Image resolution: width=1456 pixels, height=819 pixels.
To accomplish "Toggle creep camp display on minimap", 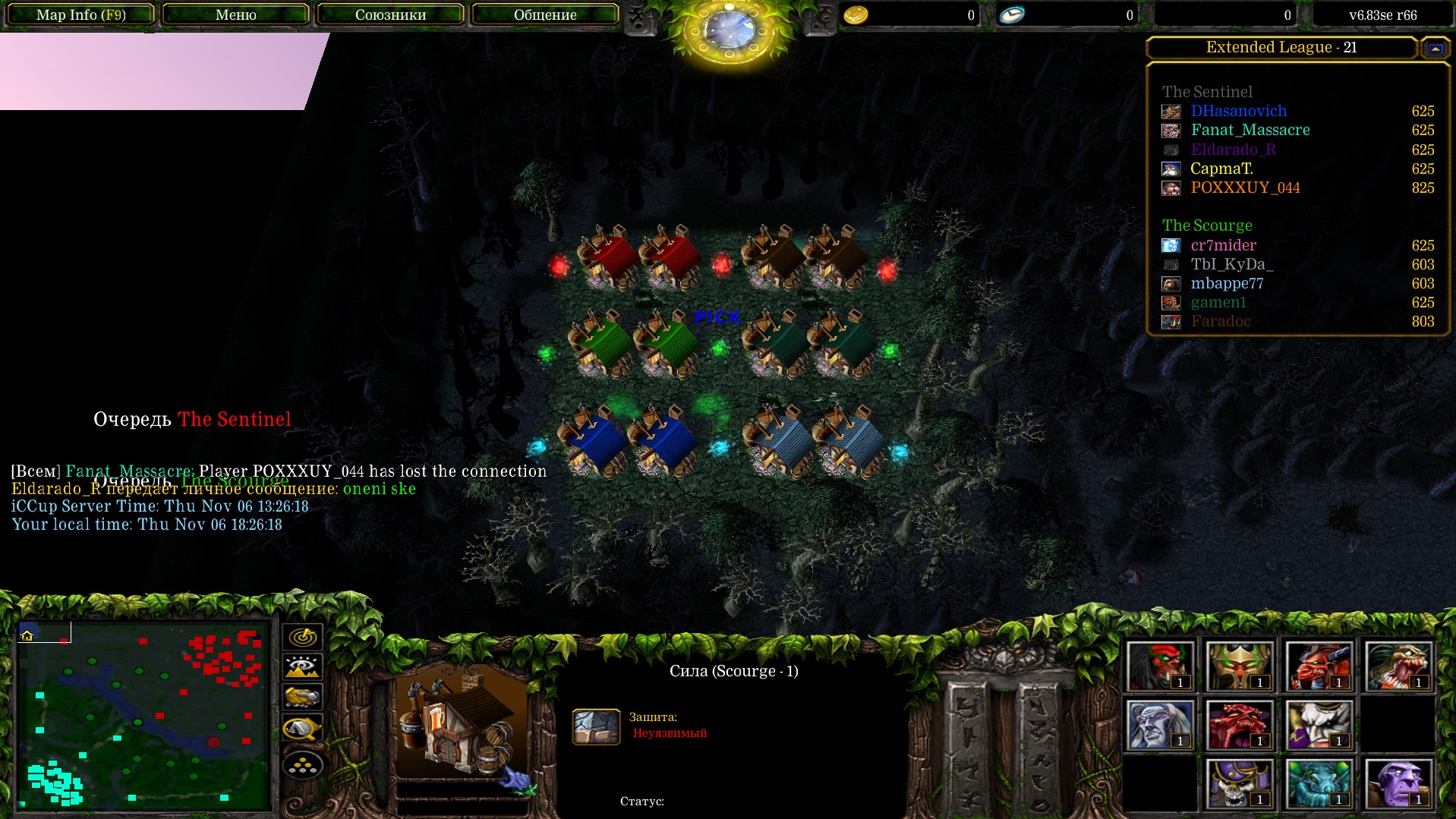I will [302, 729].
